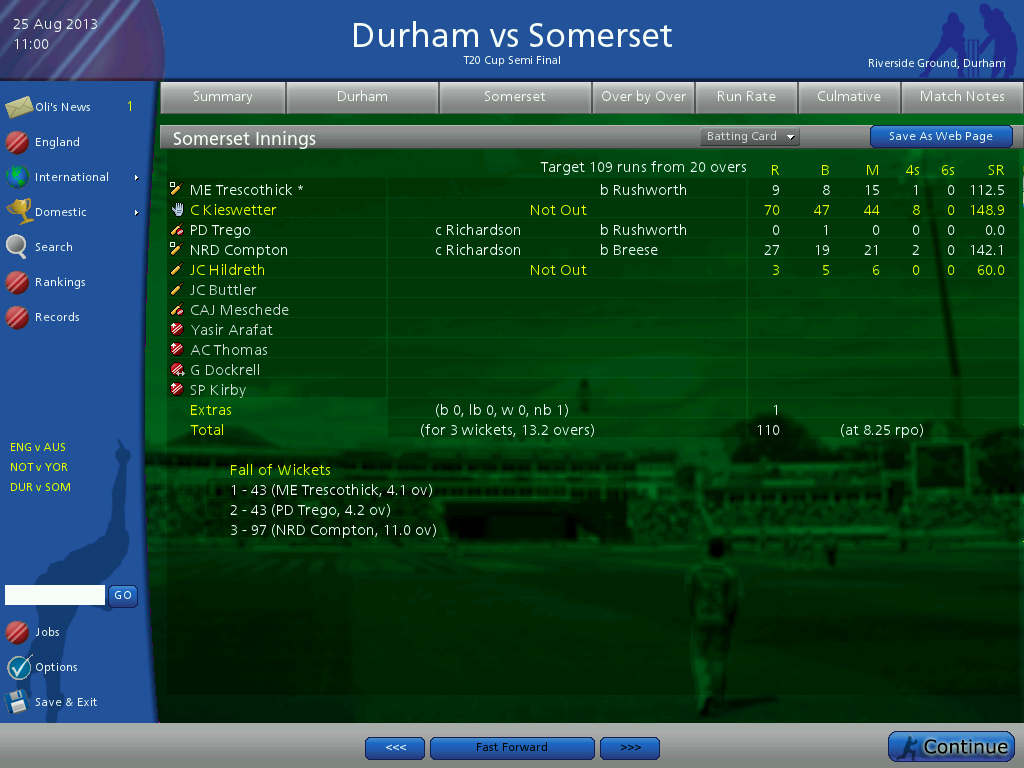Image resolution: width=1024 pixels, height=768 pixels.
Task: Expand the Batting Card dropdown
Action: point(750,137)
